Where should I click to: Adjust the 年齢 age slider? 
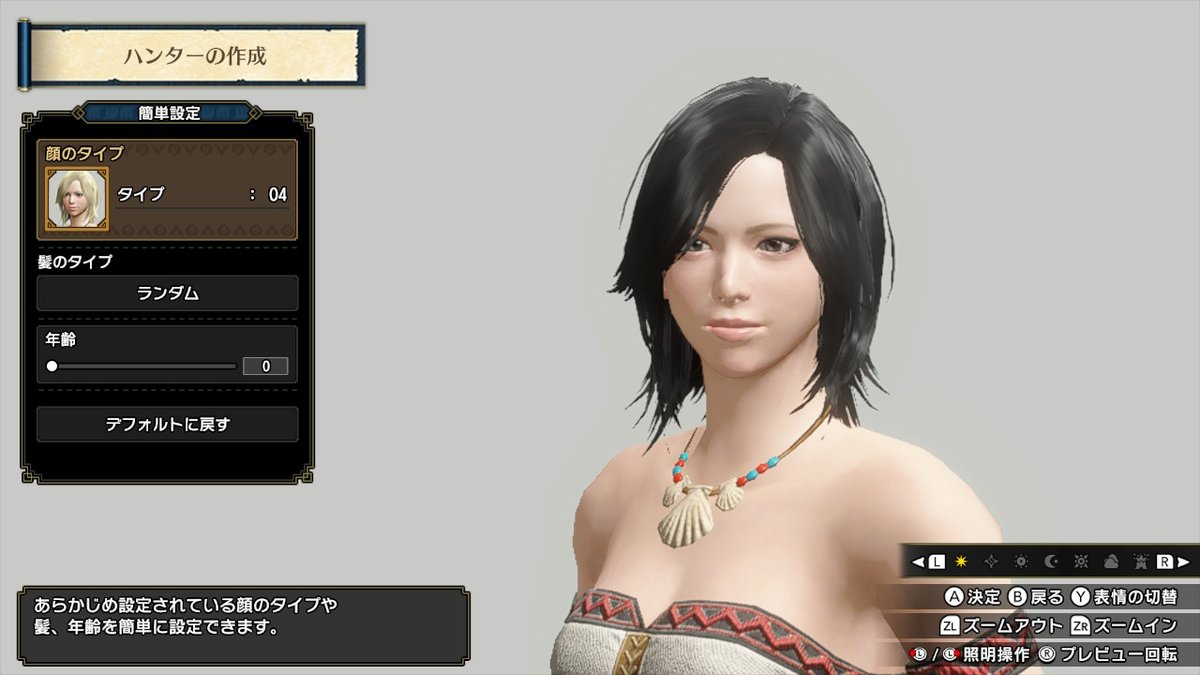[x=52, y=366]
